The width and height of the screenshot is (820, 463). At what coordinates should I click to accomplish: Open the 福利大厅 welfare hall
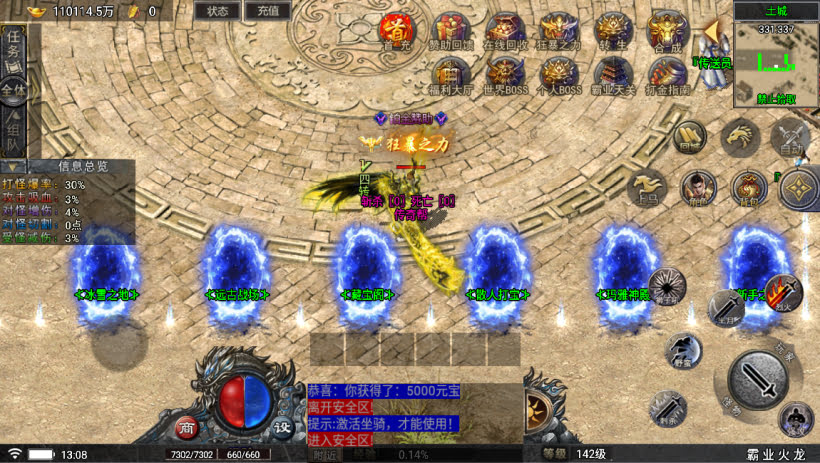point(453,73)
